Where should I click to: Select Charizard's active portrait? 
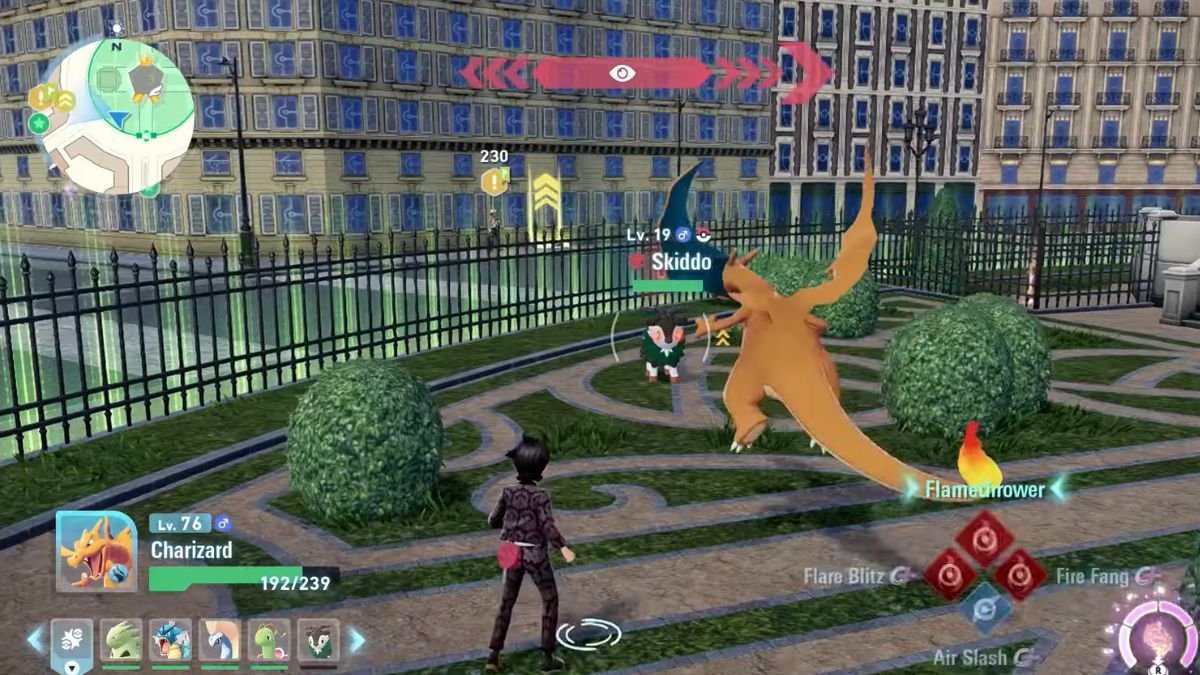96,551
